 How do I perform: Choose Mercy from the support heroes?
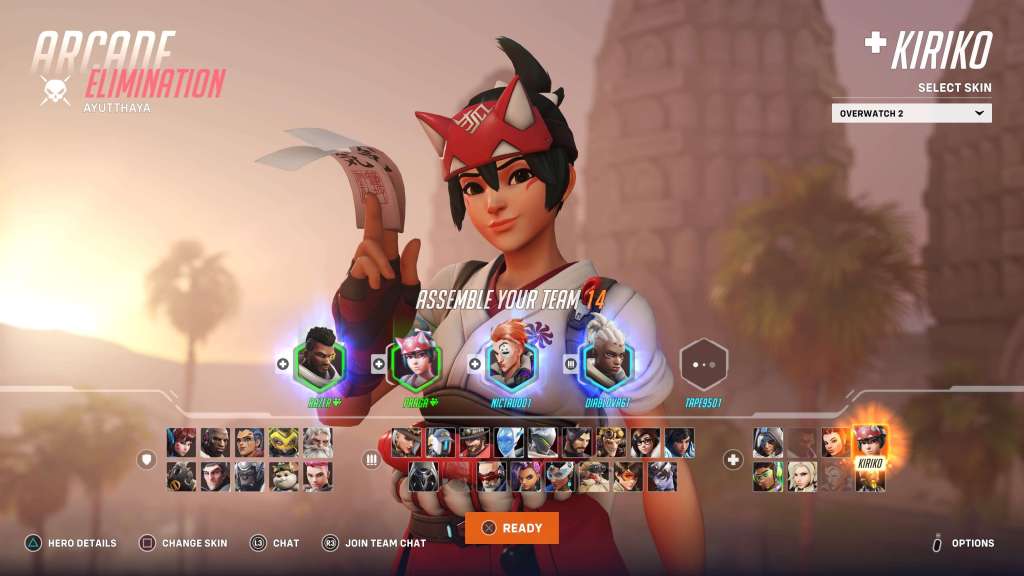[800, 476]
